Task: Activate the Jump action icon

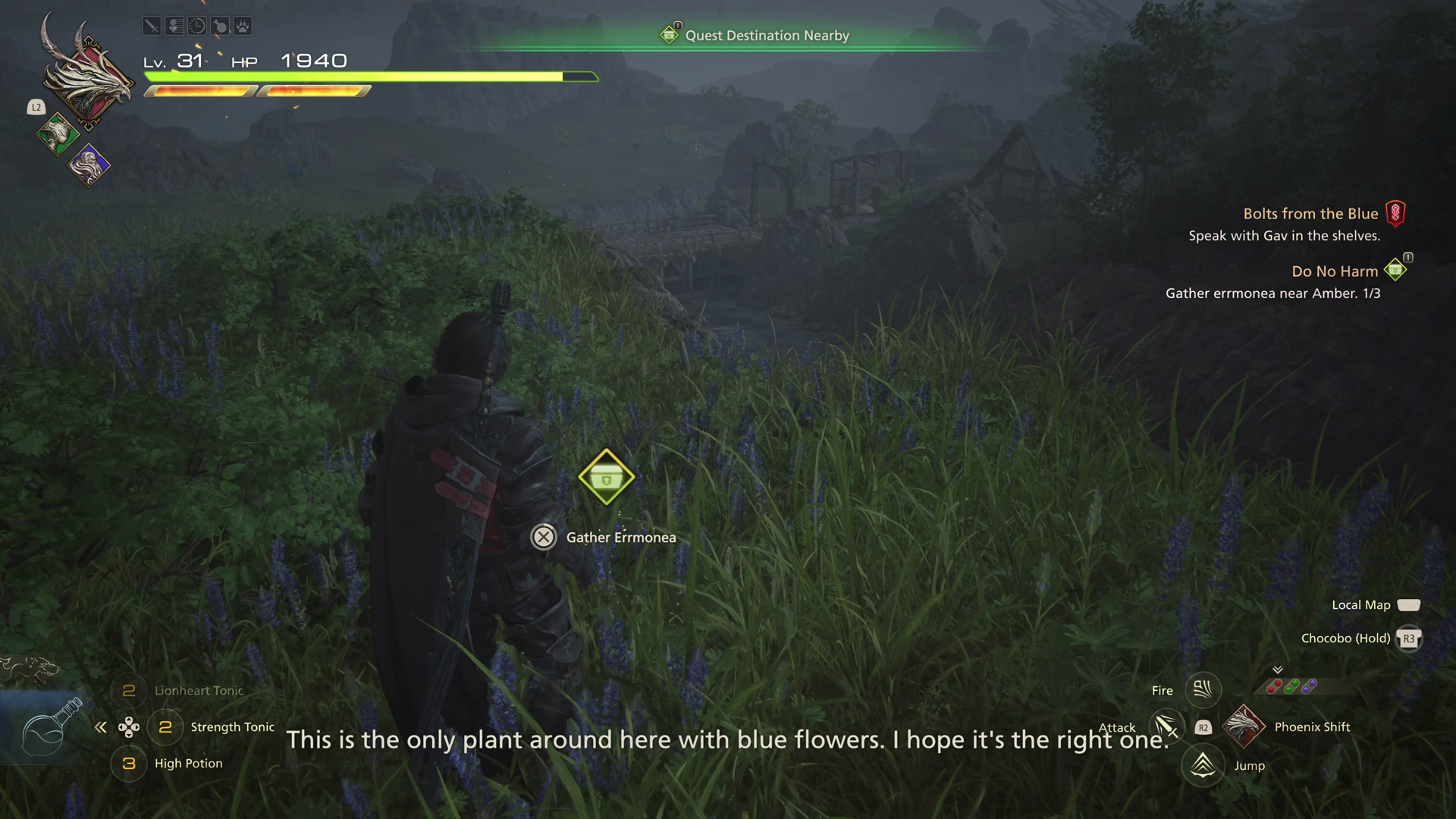Action: tap(1203, 766)
